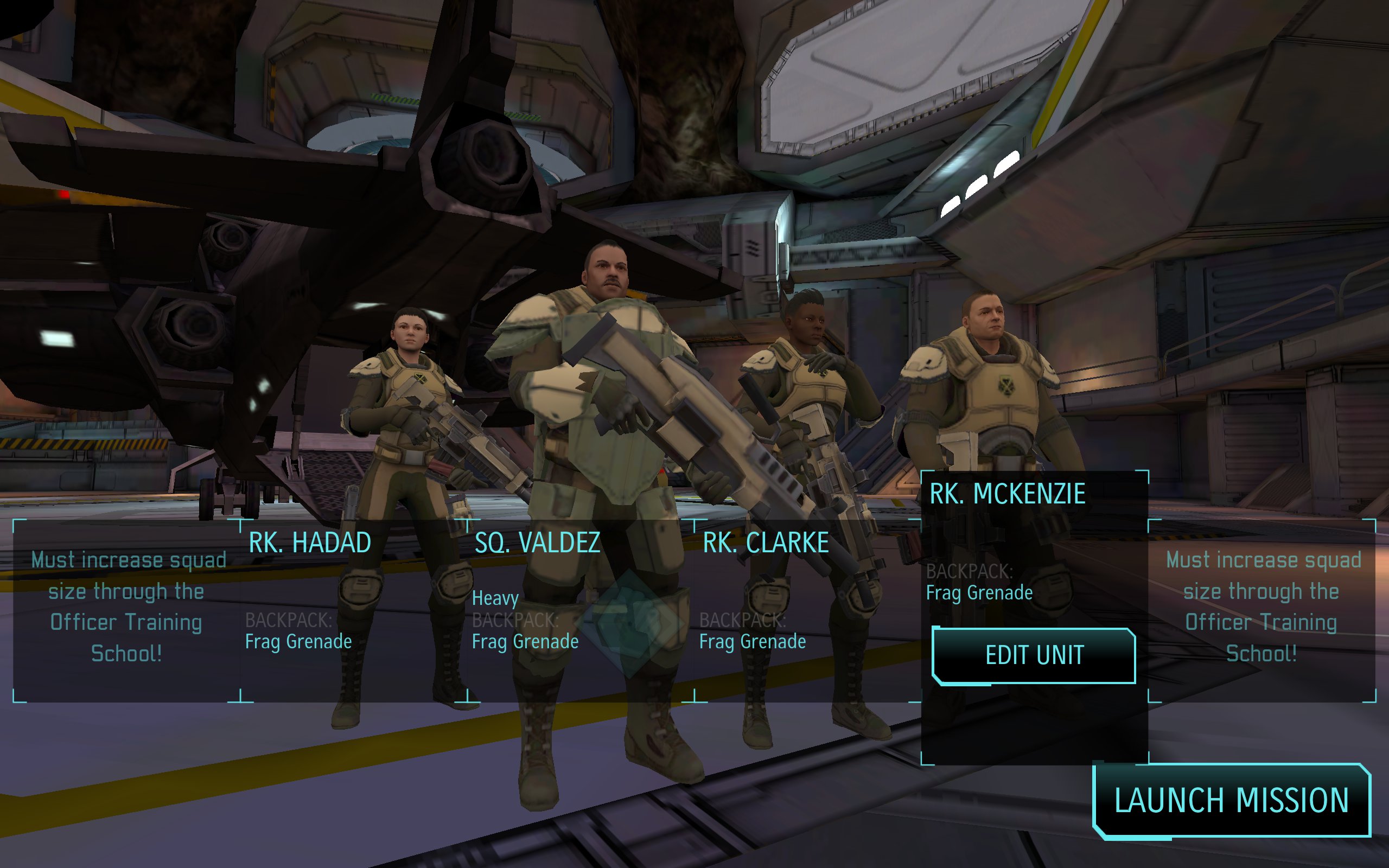The height and width of the screenshot is (868, 1389).
Task: Choose Sq. Valdez's Heavy squad slot
Action: click(x=580, y=610)
